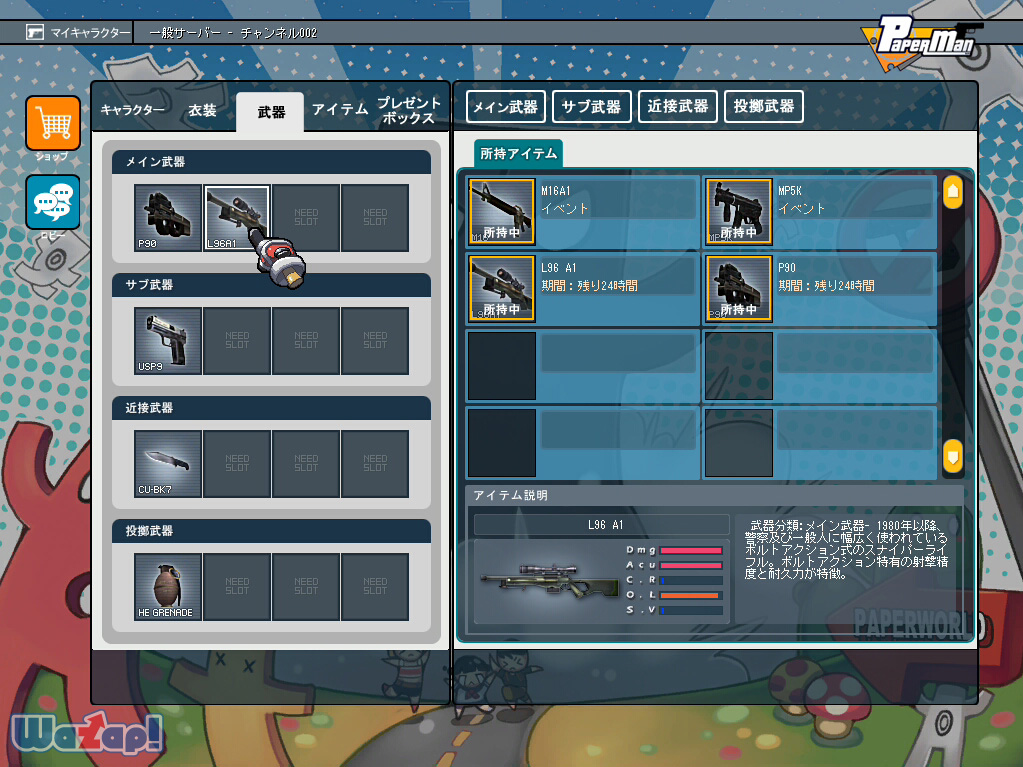1023x767 pixels.
Task: Filter by サブ武器 button
Action: 591,106
